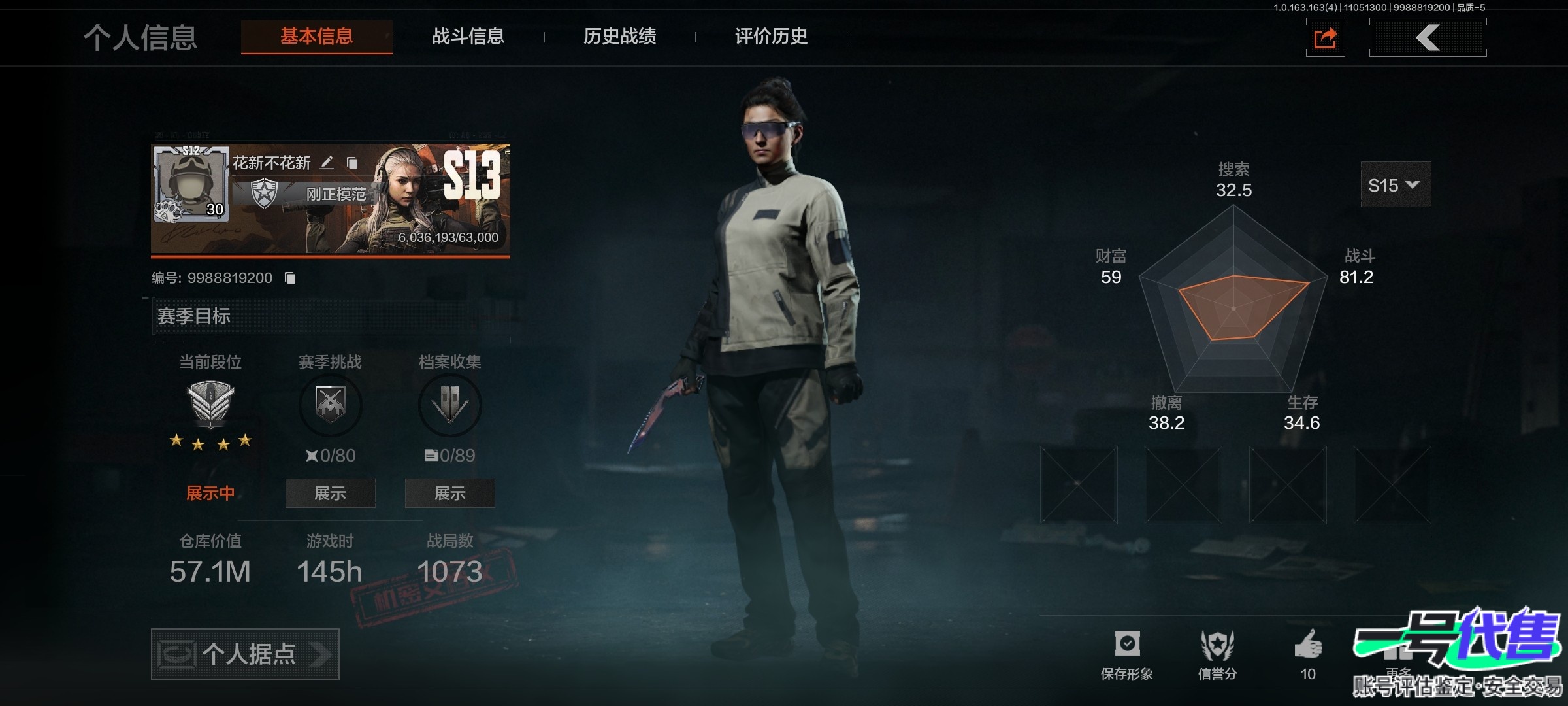Expand the 赛季目标 section header
Viewport: 1568px width, 706px height.
330,316
